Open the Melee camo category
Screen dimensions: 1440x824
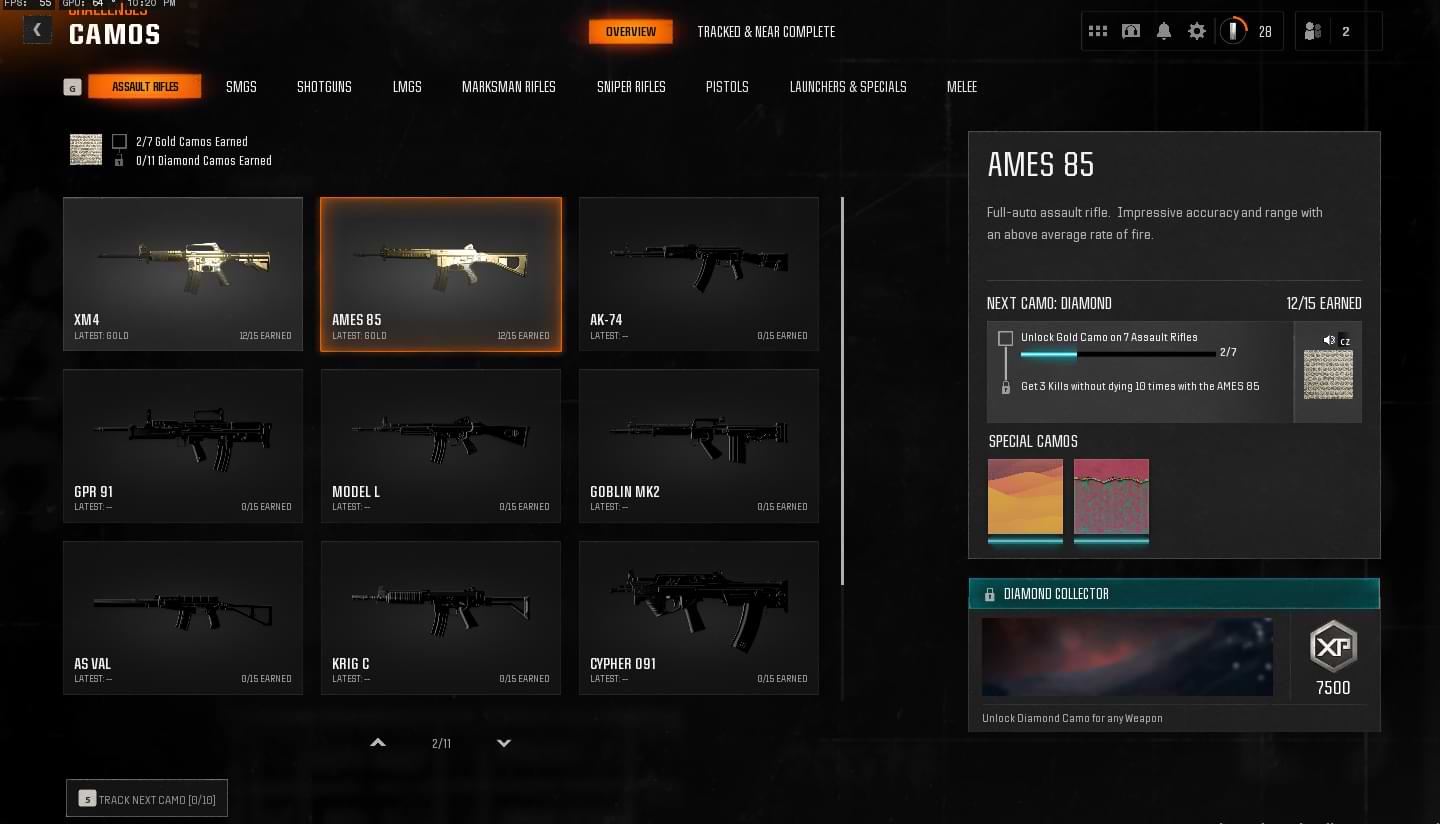[x=962, y=87]
